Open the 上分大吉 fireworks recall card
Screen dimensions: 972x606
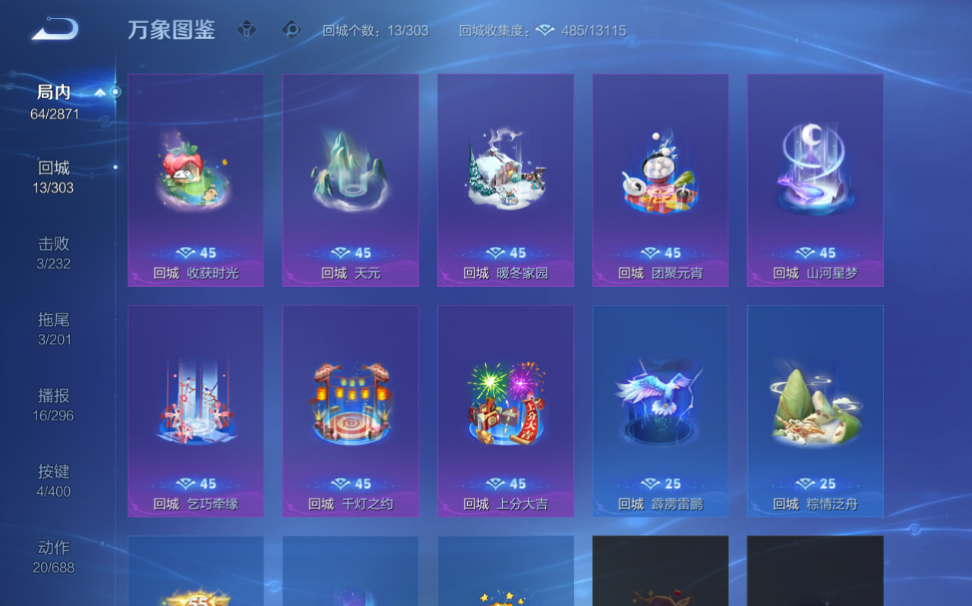pos(505,411)
